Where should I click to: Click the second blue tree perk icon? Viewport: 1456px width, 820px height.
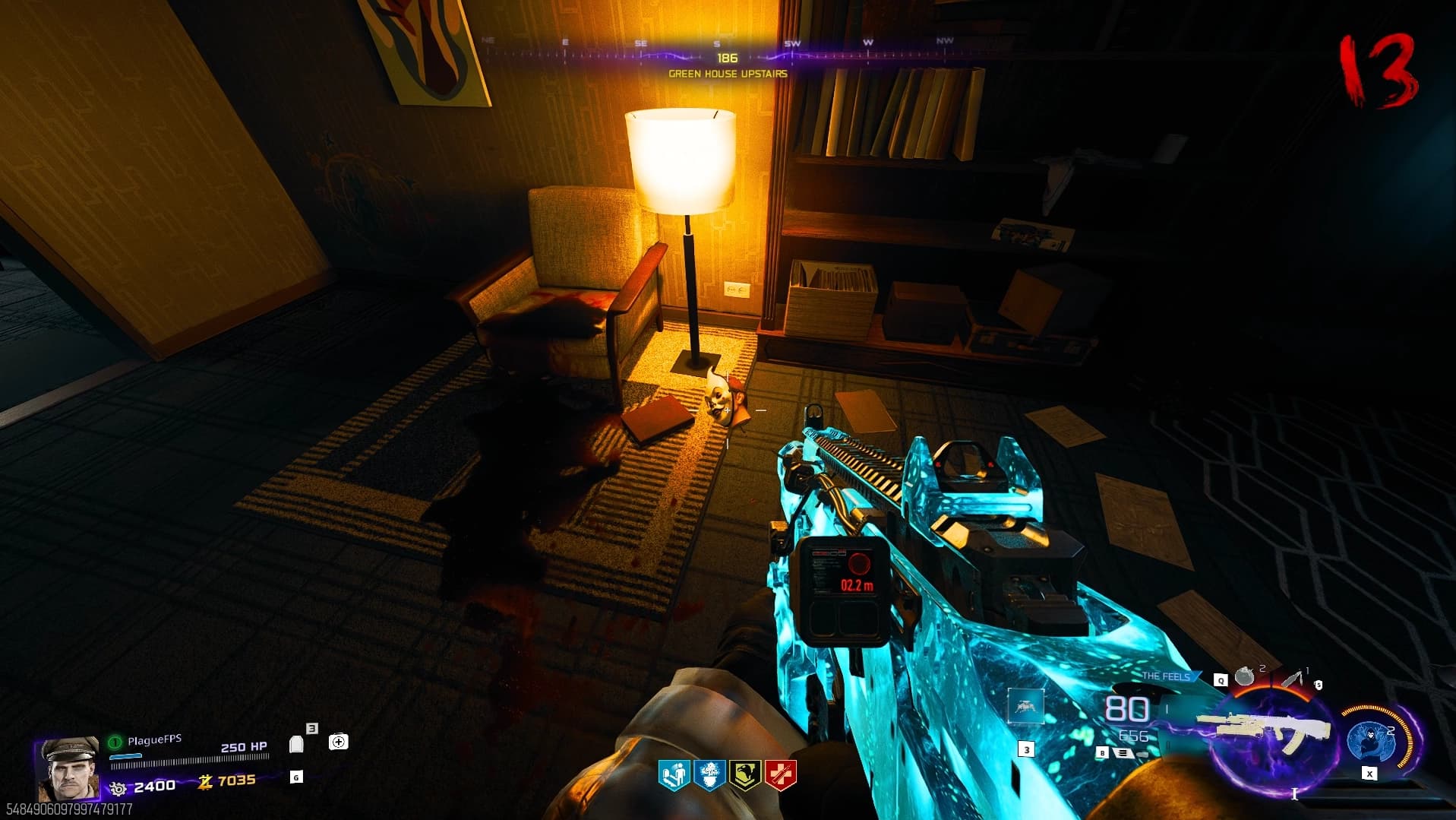click(709, 775)
